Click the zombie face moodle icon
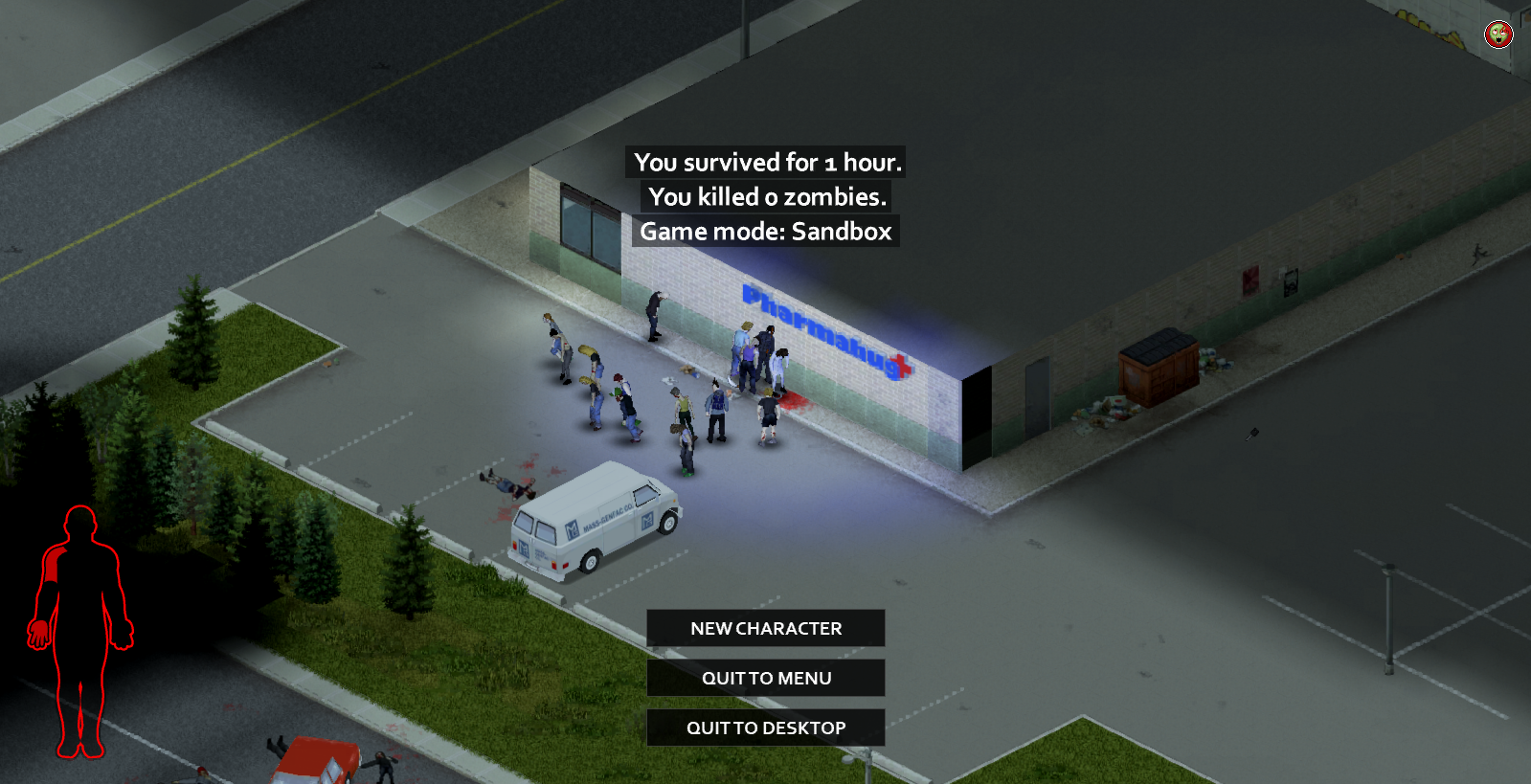 point(1498,34)
